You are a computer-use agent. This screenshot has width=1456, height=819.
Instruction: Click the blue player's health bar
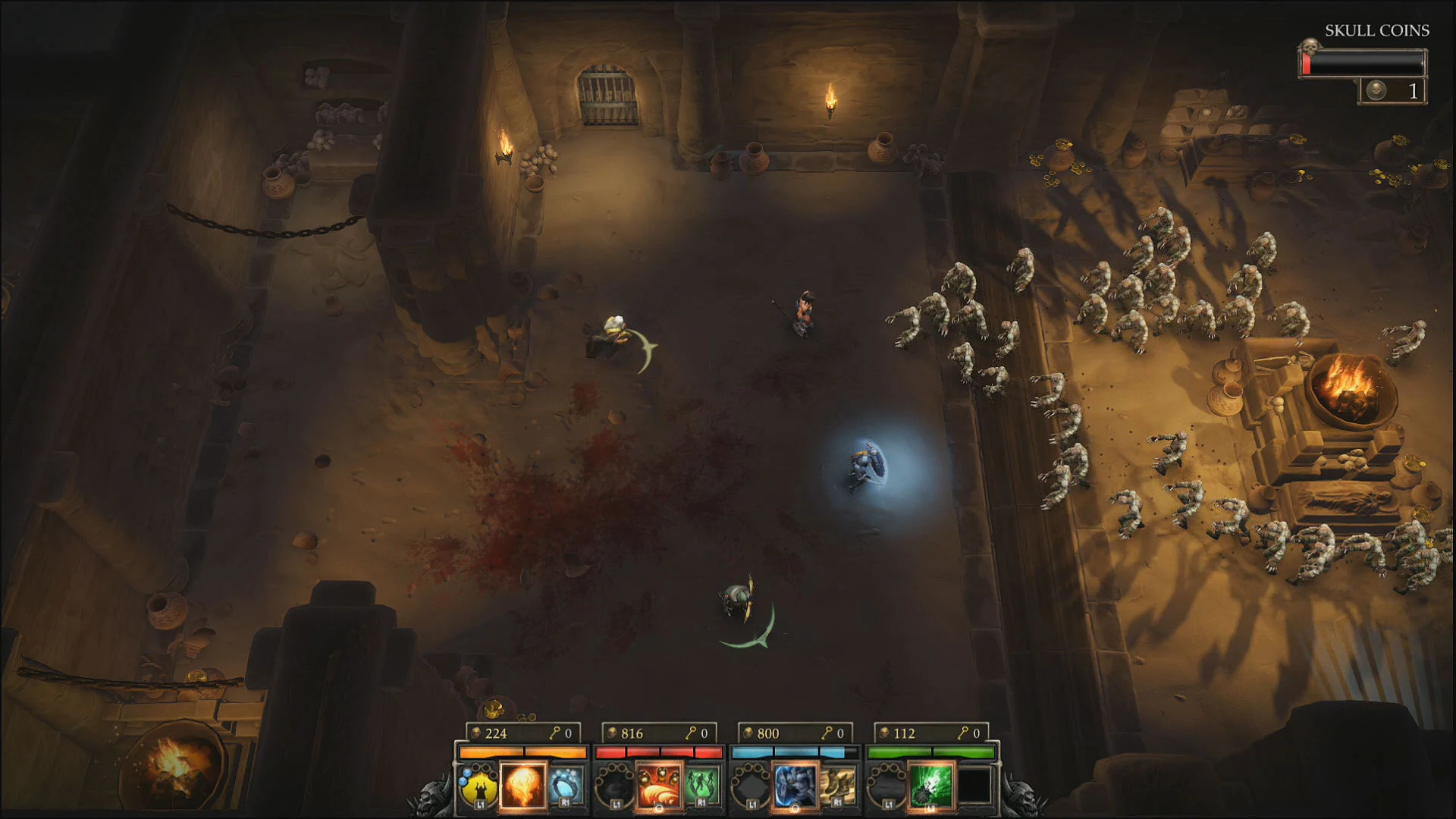tap(789, 752)
